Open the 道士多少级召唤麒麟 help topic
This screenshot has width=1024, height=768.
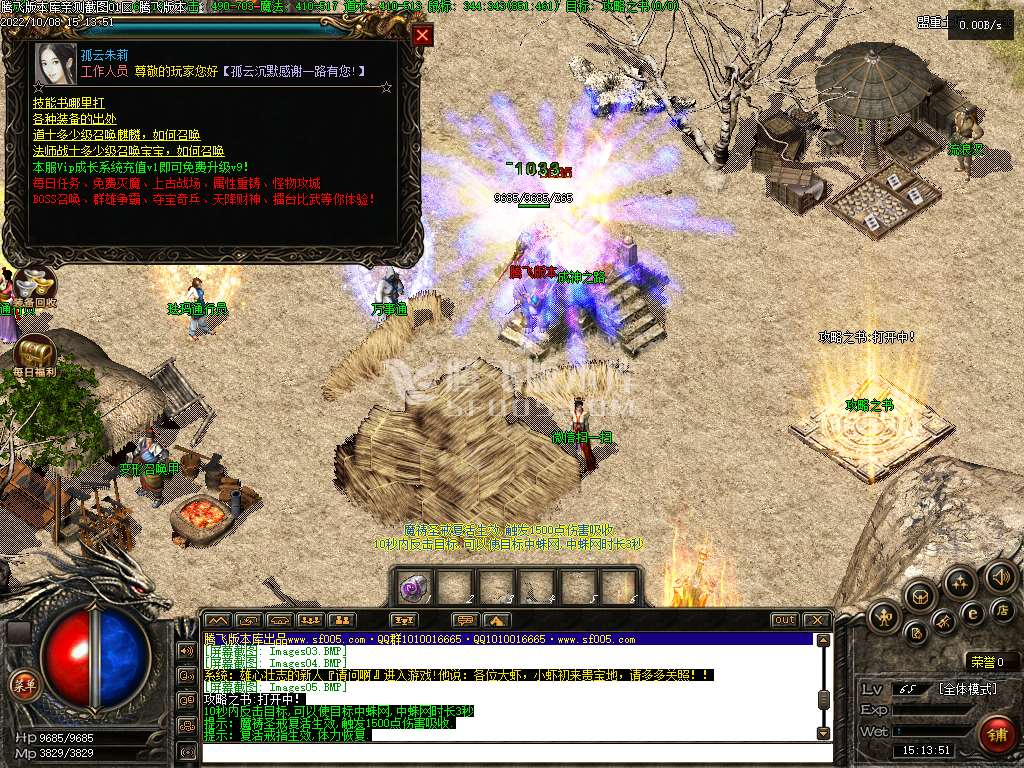click(116, 135)
